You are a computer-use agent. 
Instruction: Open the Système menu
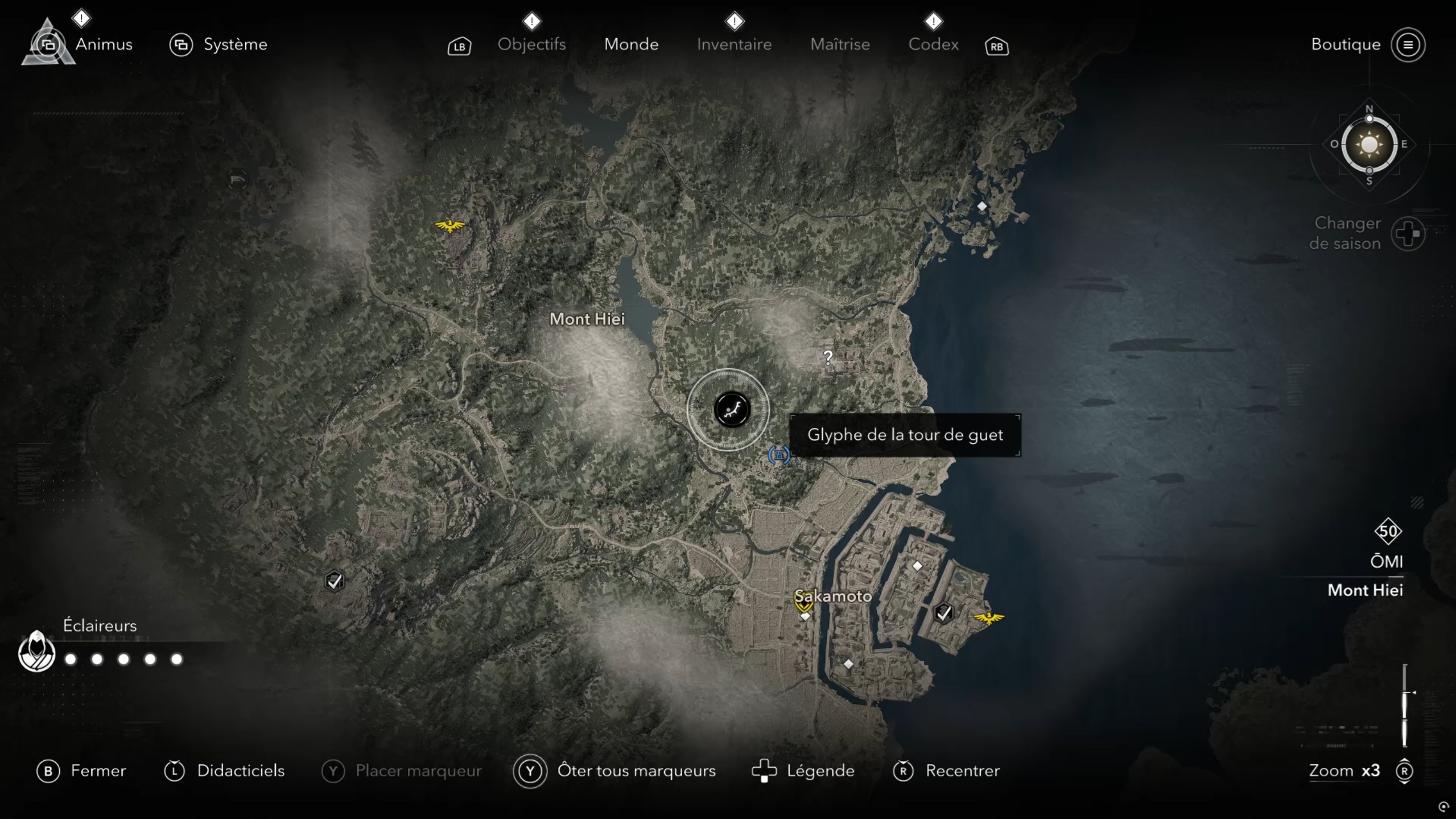pos(234,44)
